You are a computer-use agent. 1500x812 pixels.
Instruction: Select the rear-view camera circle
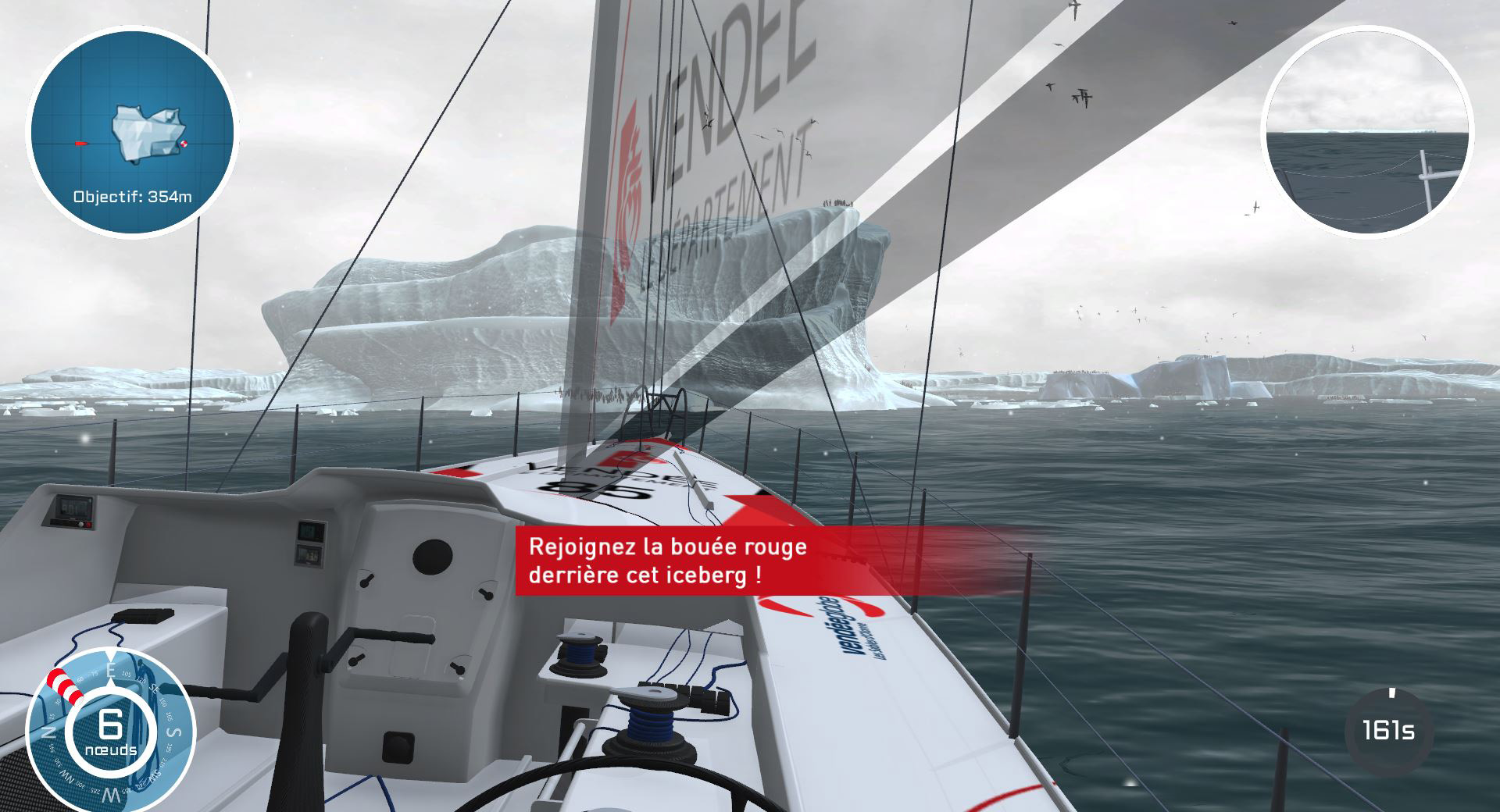tap(1366, 130)
